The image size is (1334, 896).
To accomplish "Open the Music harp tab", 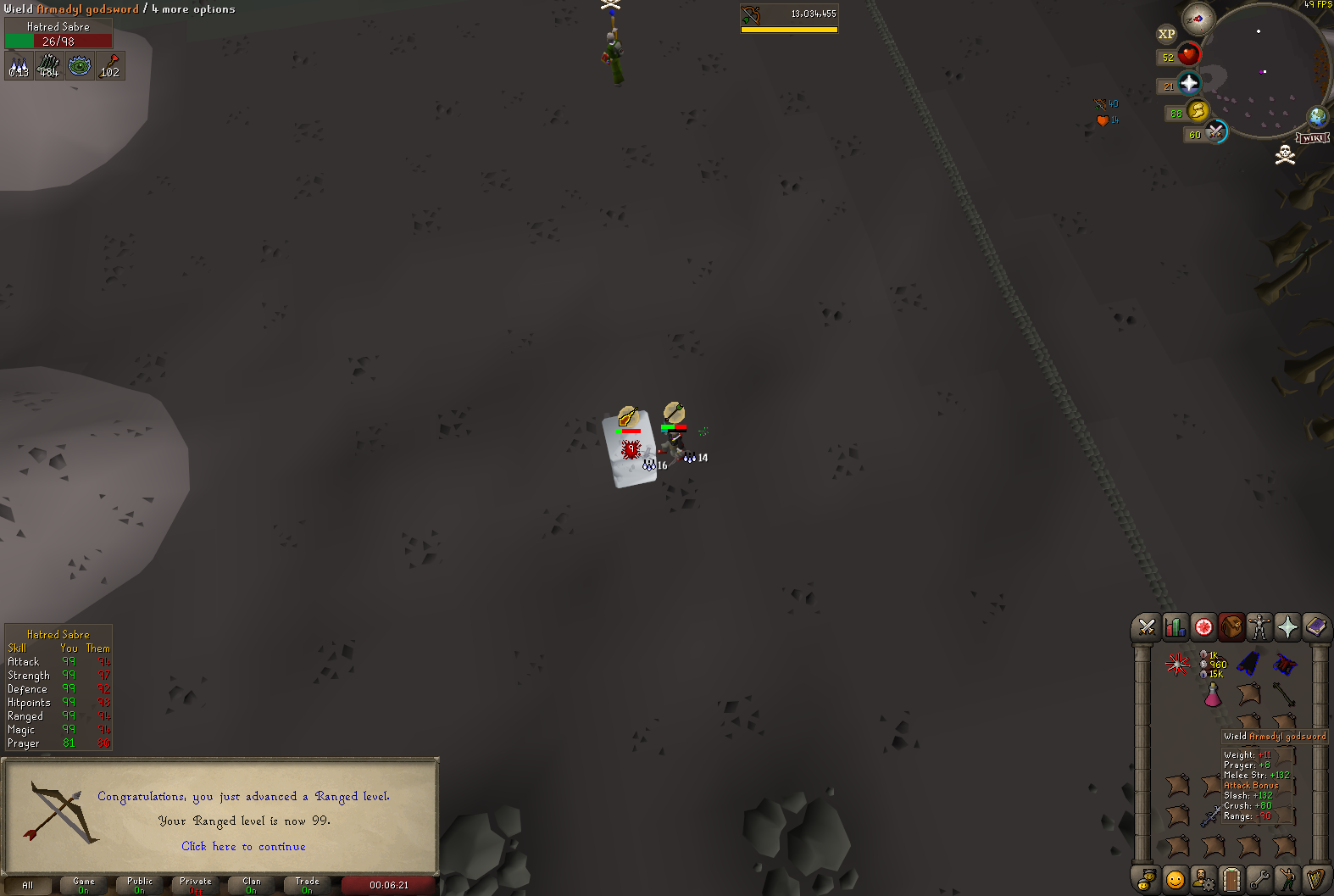I will click(1315, 879).
